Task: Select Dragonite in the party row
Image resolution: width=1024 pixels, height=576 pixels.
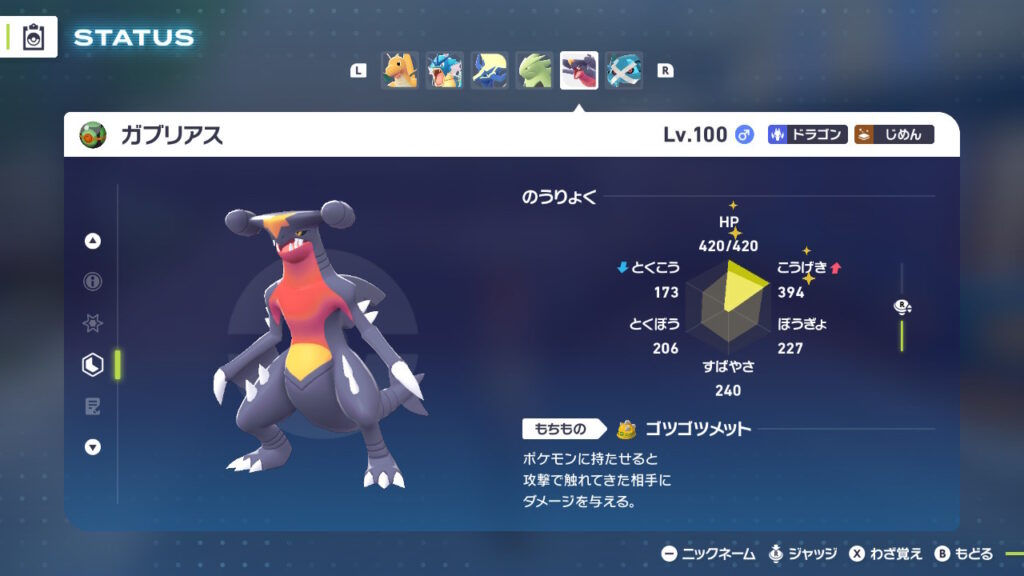Action: point(399,71)
